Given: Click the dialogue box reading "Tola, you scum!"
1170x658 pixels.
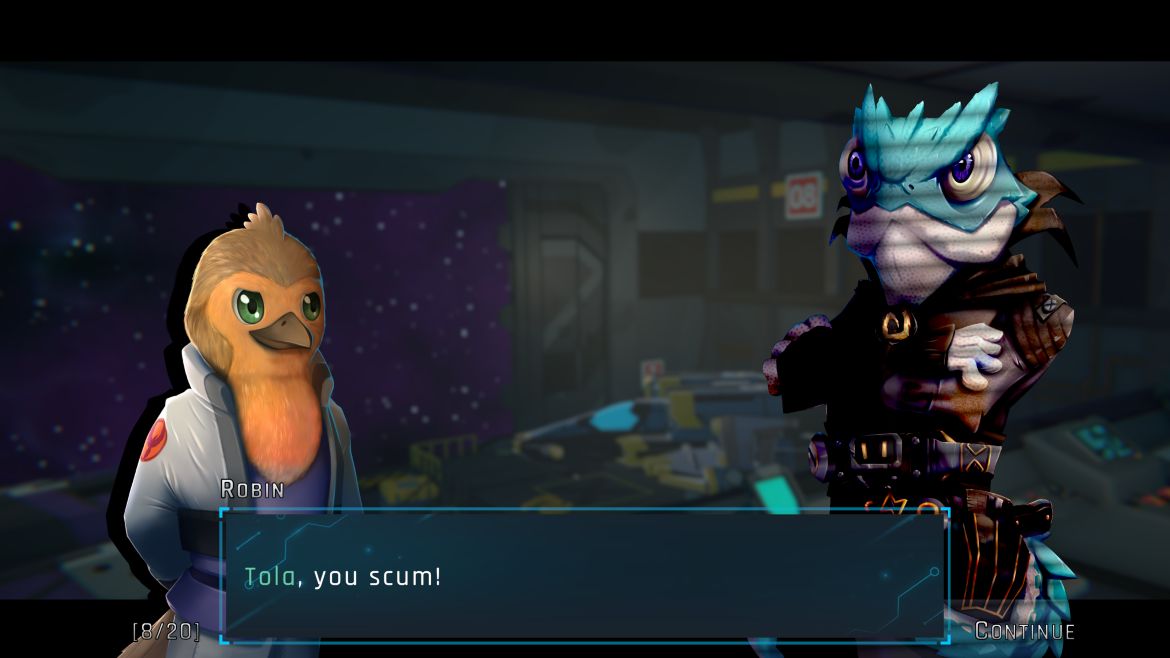Looking at the screenshot, I should point(583,576).
